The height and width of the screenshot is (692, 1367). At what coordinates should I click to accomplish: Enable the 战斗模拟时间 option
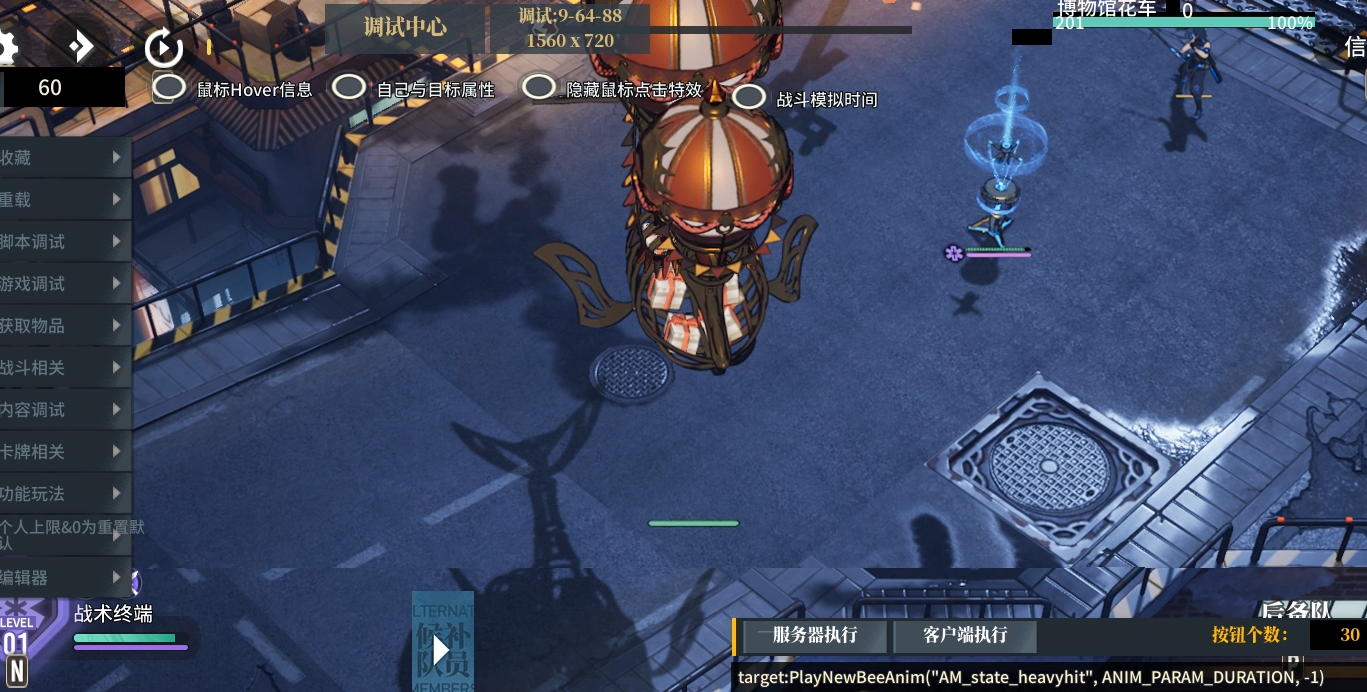pos(749,97)
